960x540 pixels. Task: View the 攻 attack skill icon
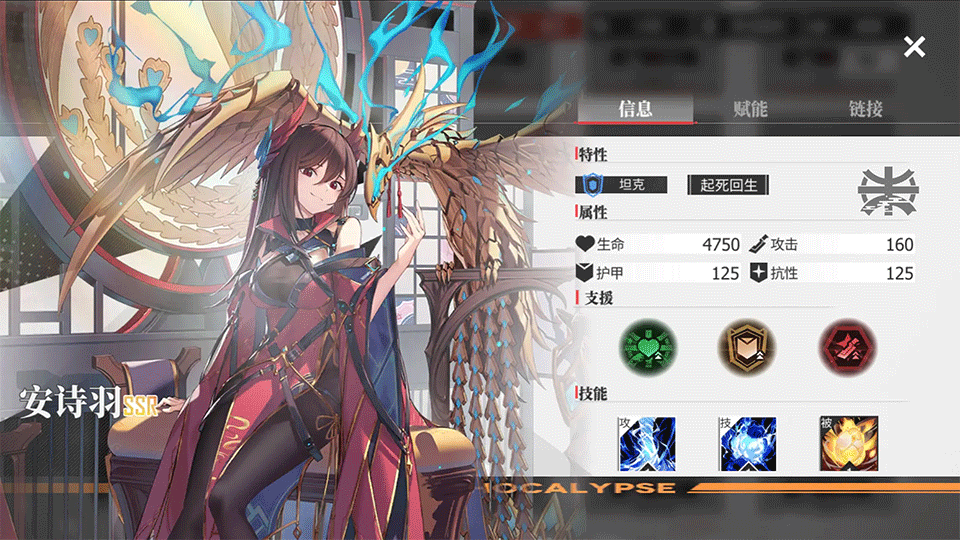click(x=647, y=444)
